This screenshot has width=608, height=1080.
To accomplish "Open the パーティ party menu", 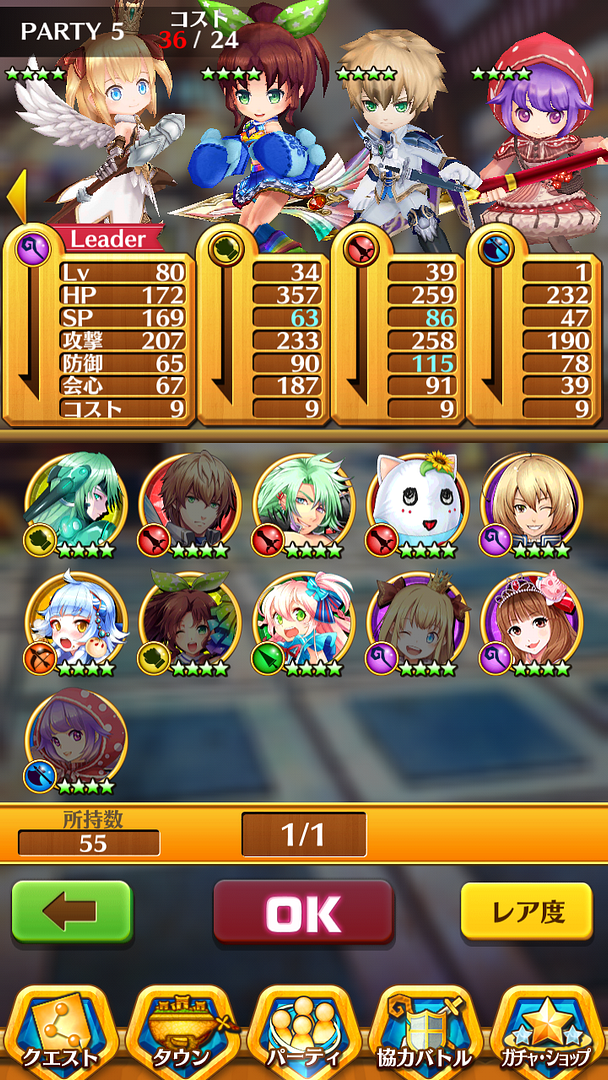I will [304, 1032].
